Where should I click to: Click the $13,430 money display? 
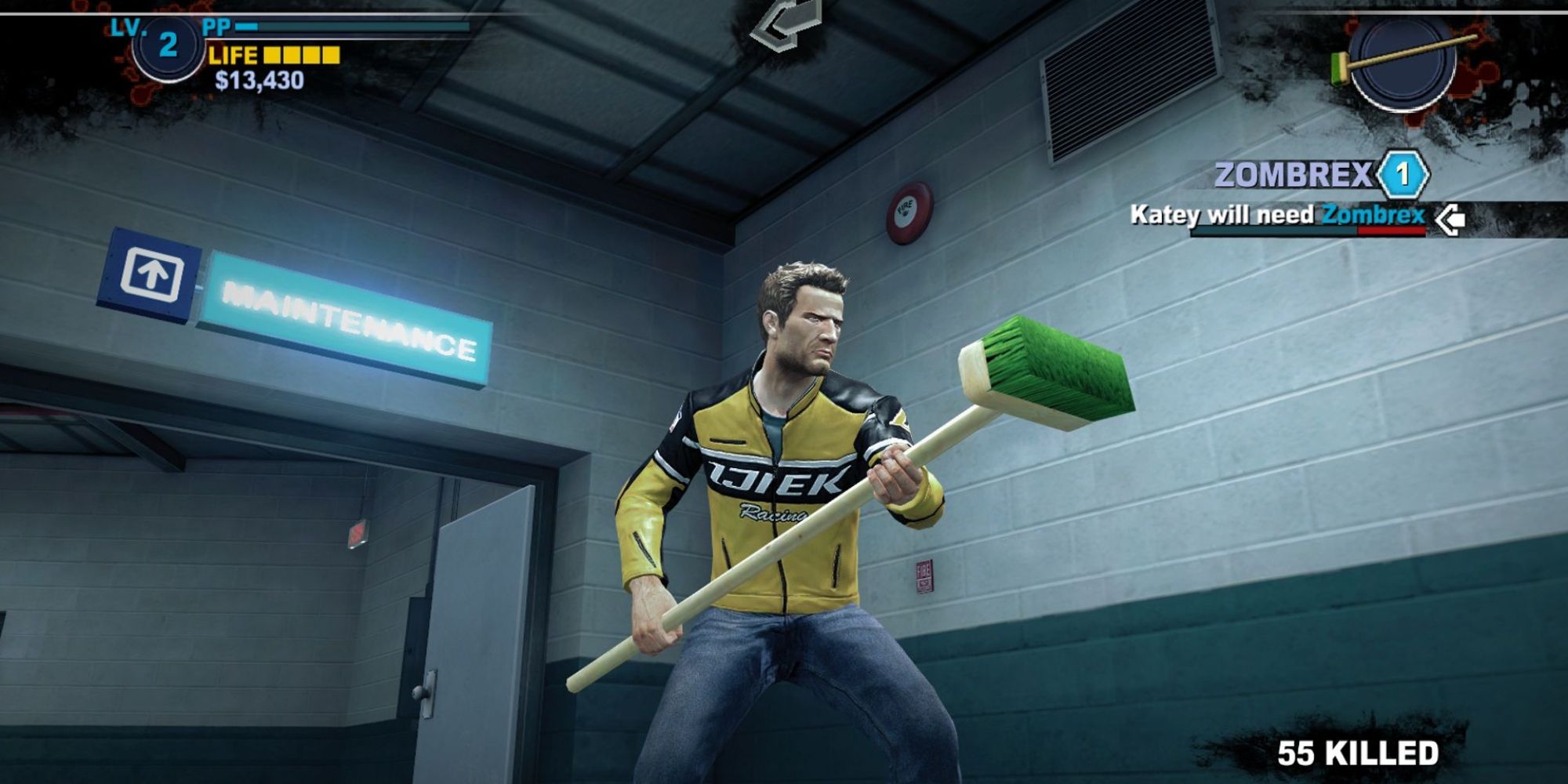[259, 80]
